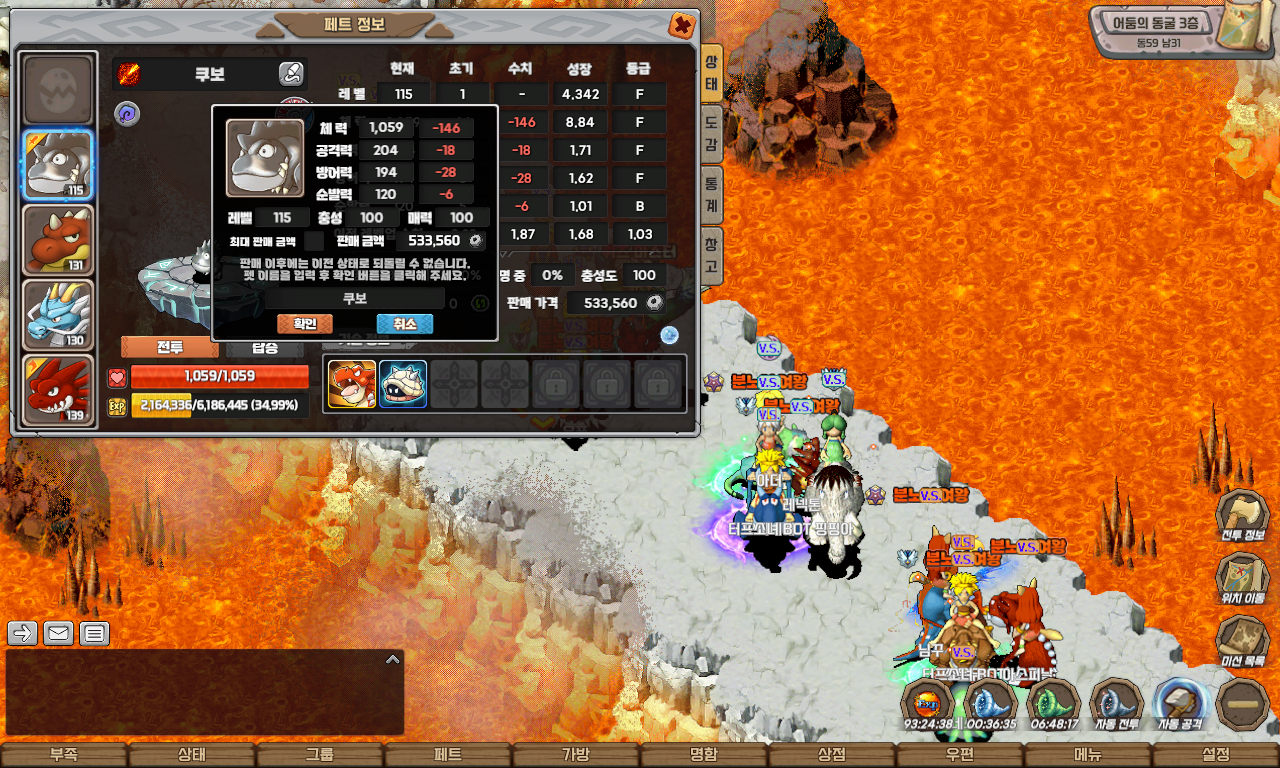Open the 설정 settings menu

point(1216,755)
